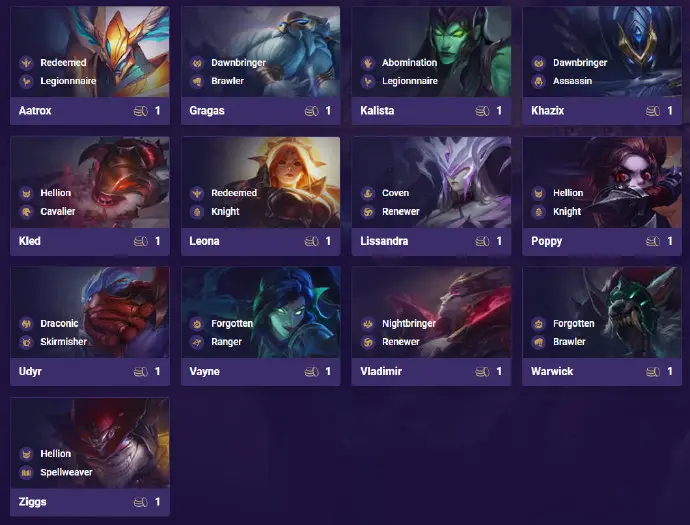Viewport: 690px width, 525px height.
Task: Select the Coven trait on Lissandra
Action: 395,193
